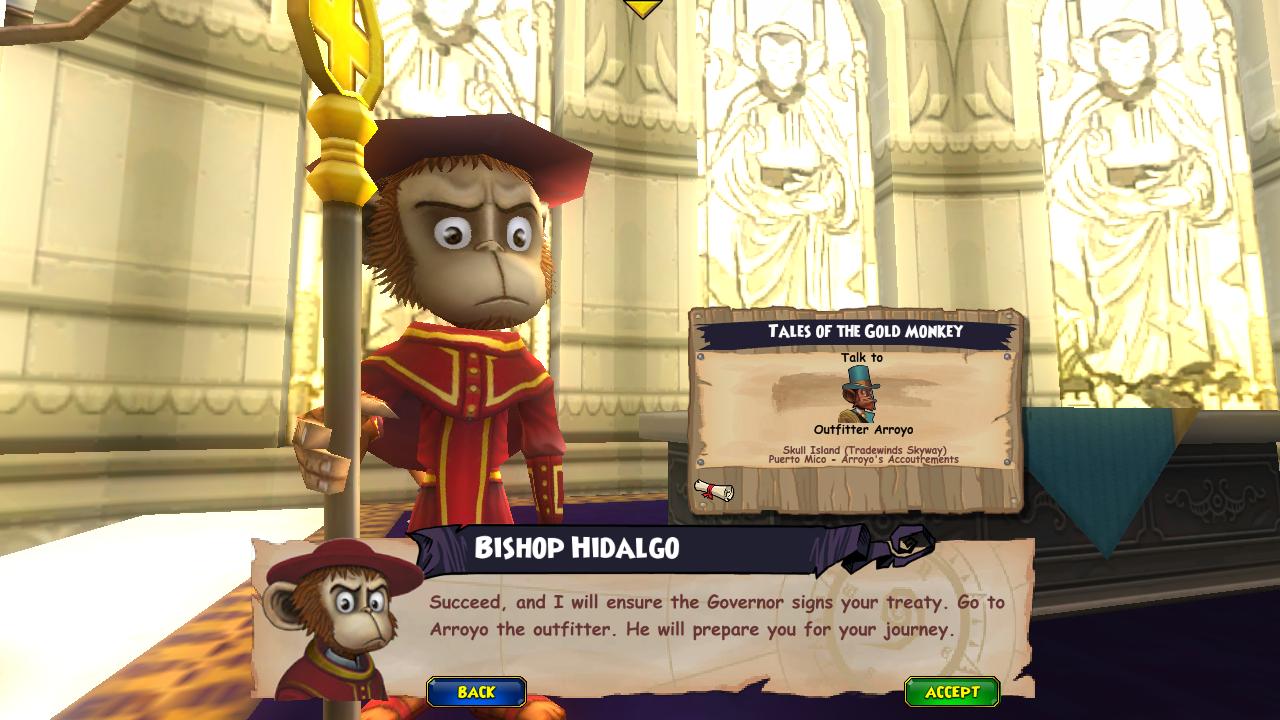Click the scroll icon on quest panel
This screenshot has width=1280, height=720.
[x=714, y=490]
